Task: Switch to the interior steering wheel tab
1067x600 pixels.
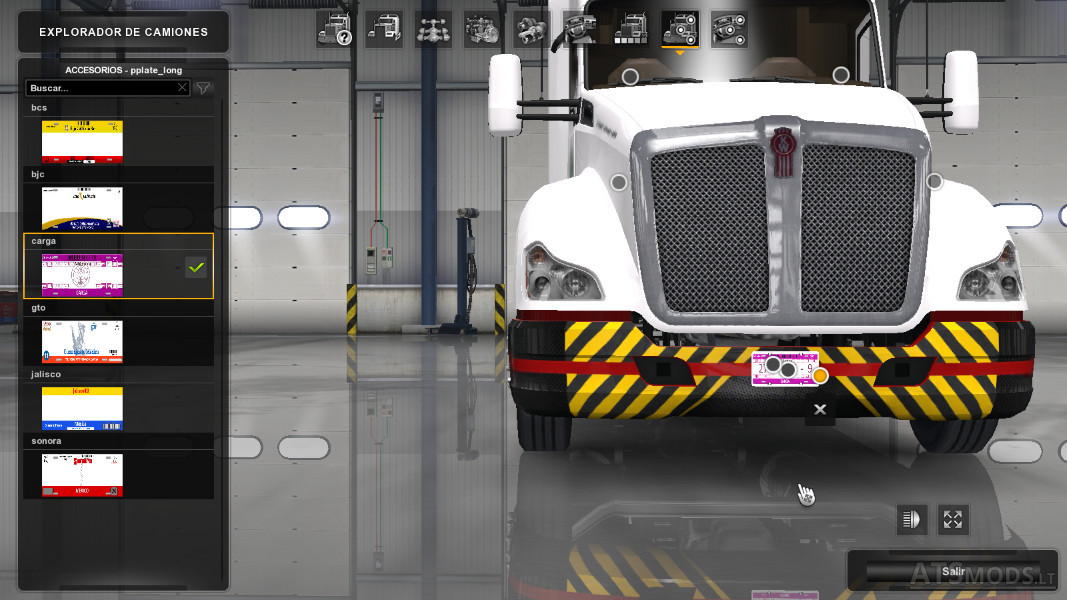Action: click(580, 30)
